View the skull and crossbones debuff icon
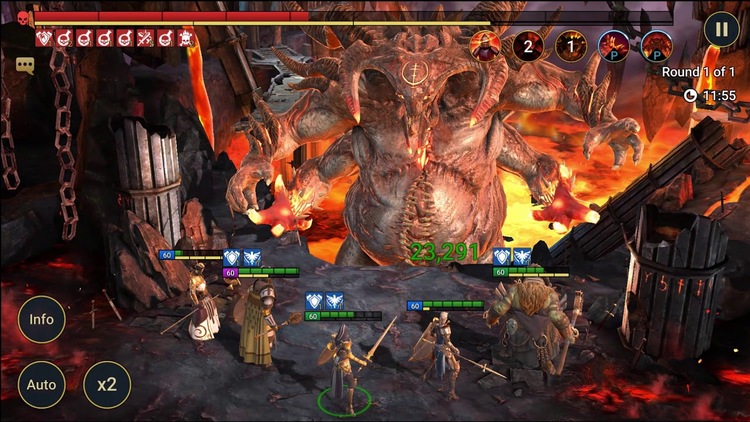 185,39
